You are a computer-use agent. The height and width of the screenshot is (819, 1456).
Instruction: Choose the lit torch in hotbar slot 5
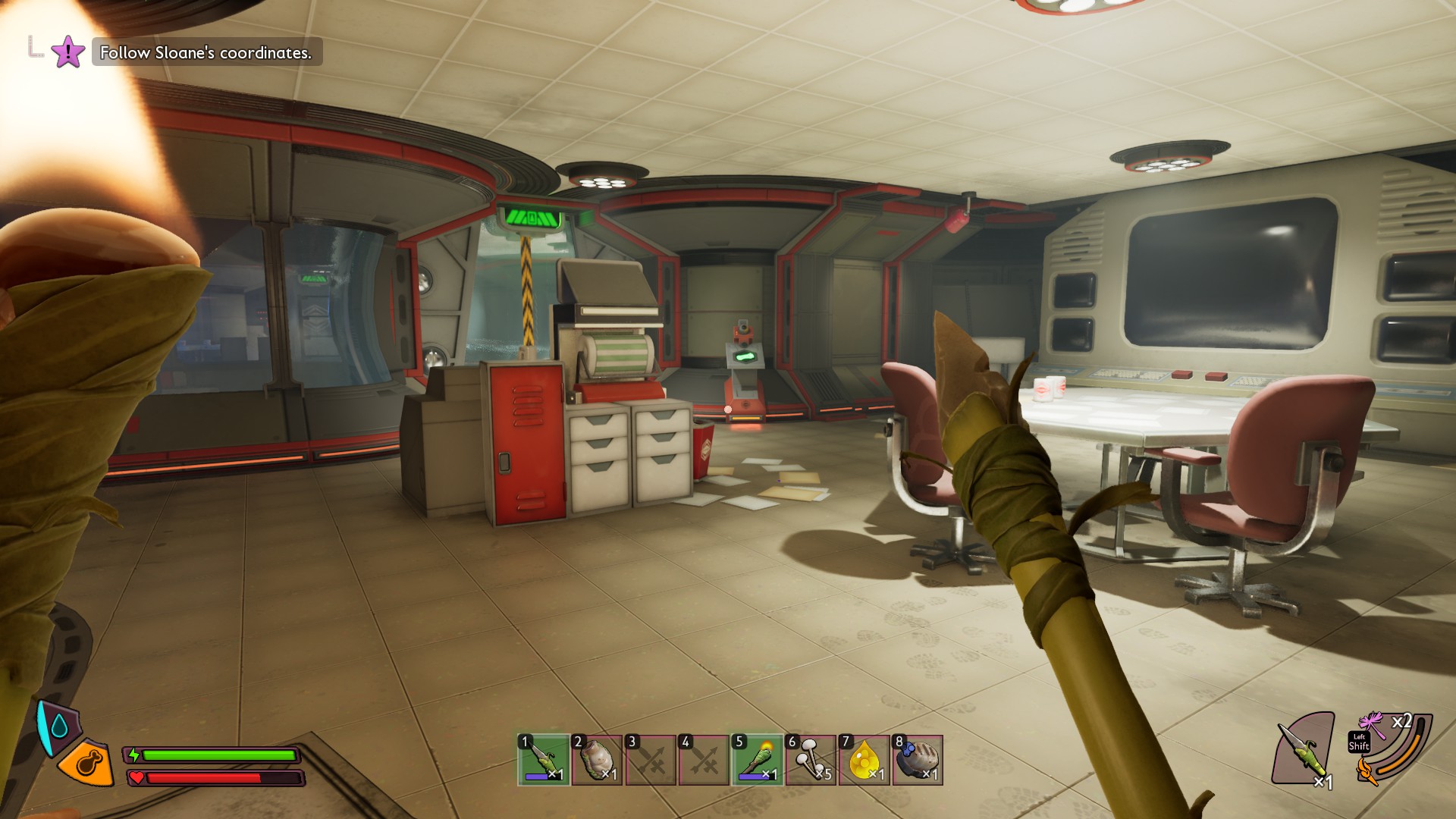(x=758, y=759)
